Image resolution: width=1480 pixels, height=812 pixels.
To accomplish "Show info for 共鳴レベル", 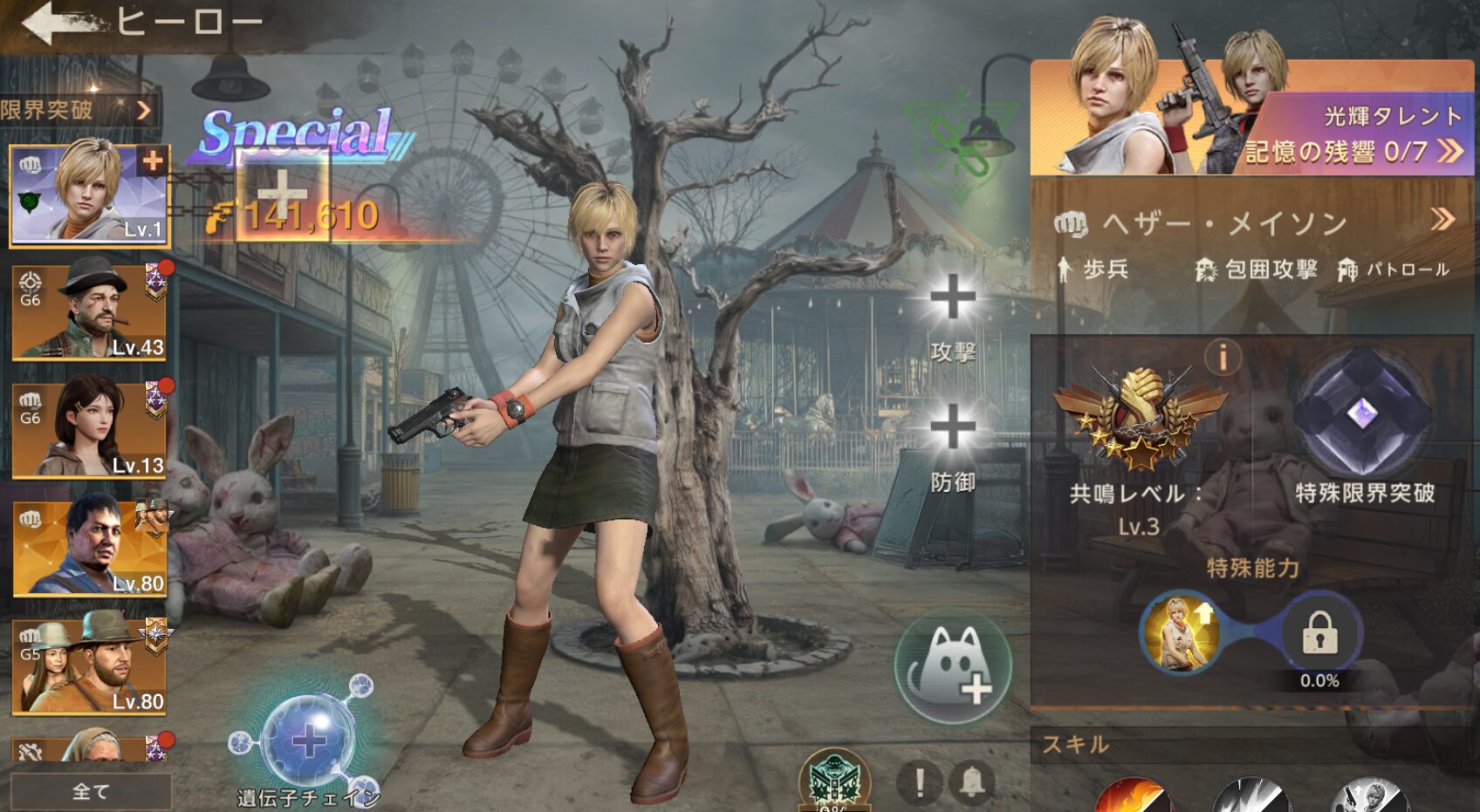I will tap(1223, 356).
